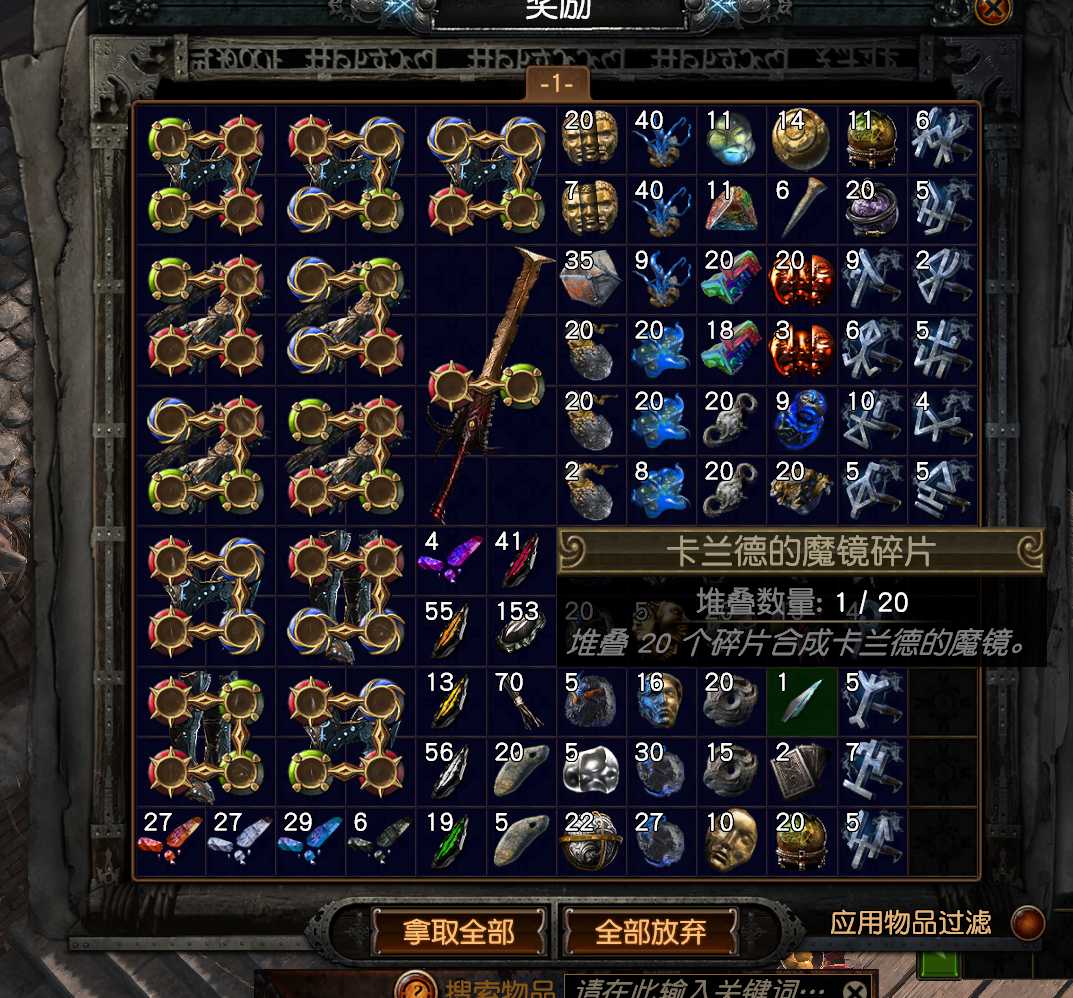Select the stack of 70 item
Viewport: 1073px width, 998px height.
[521, 701]
